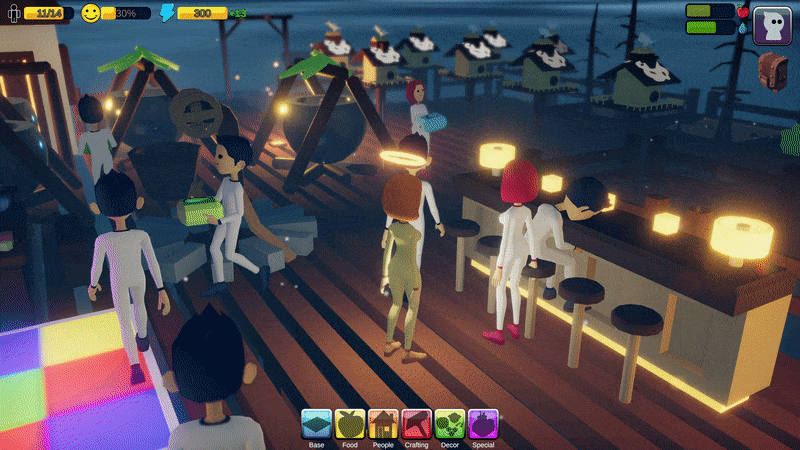Click the population person icon

[13, 14]
